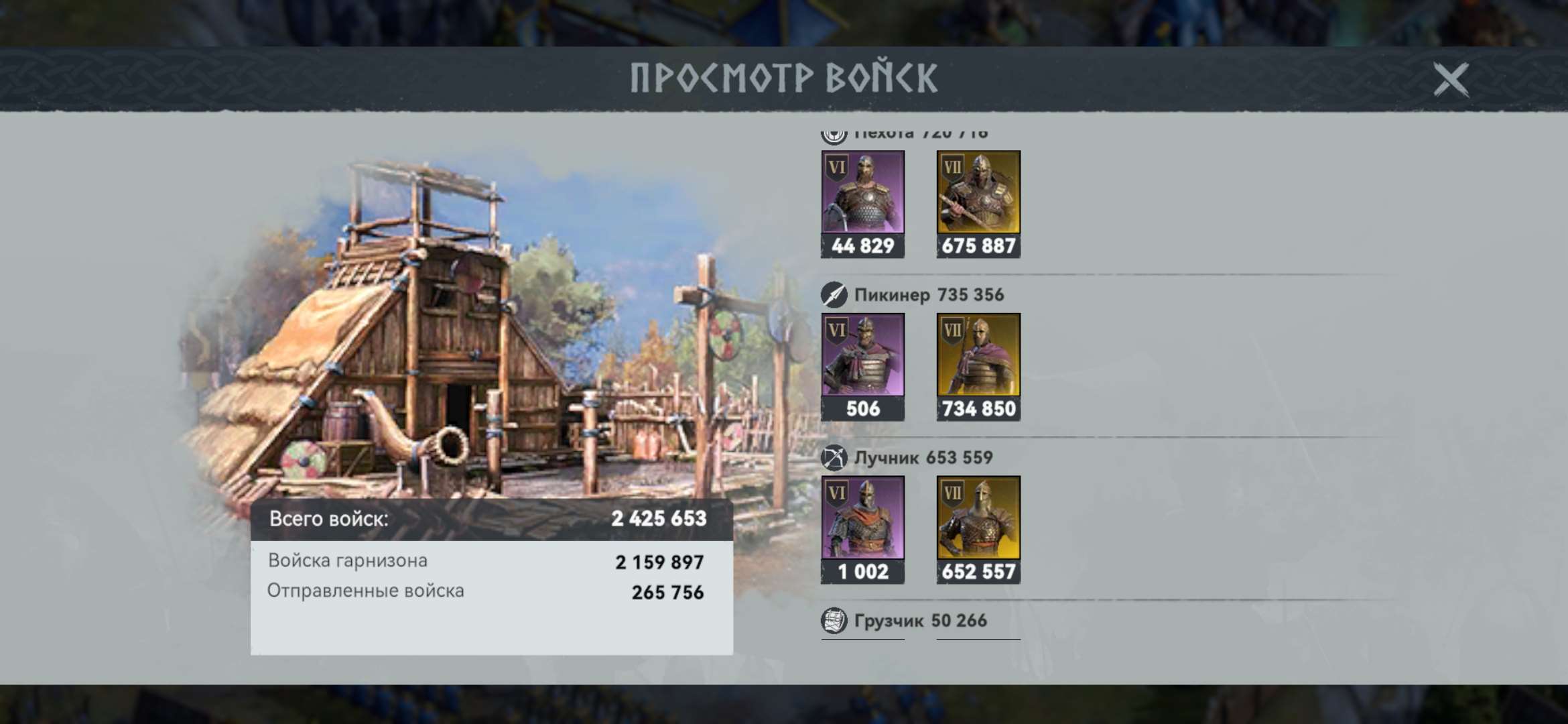The height and width of the screenshot is (724, 1568).
Task: Click the Отправленные войска entry
Action: pyautogui.click(x=369, y=592)
